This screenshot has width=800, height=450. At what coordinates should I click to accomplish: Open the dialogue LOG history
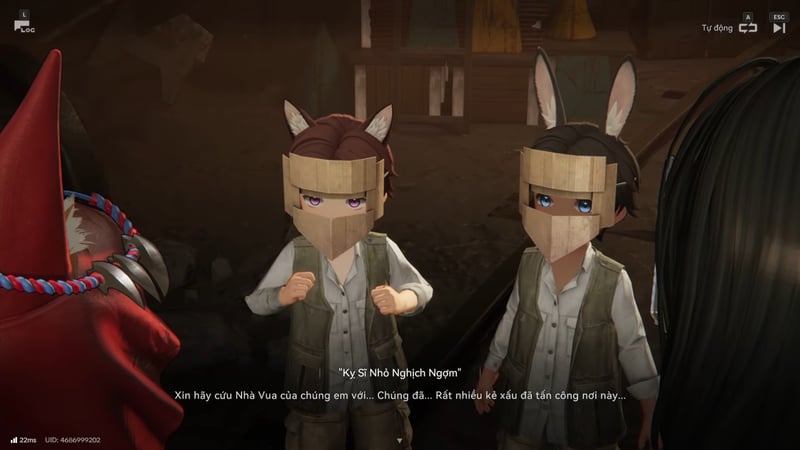23,24
